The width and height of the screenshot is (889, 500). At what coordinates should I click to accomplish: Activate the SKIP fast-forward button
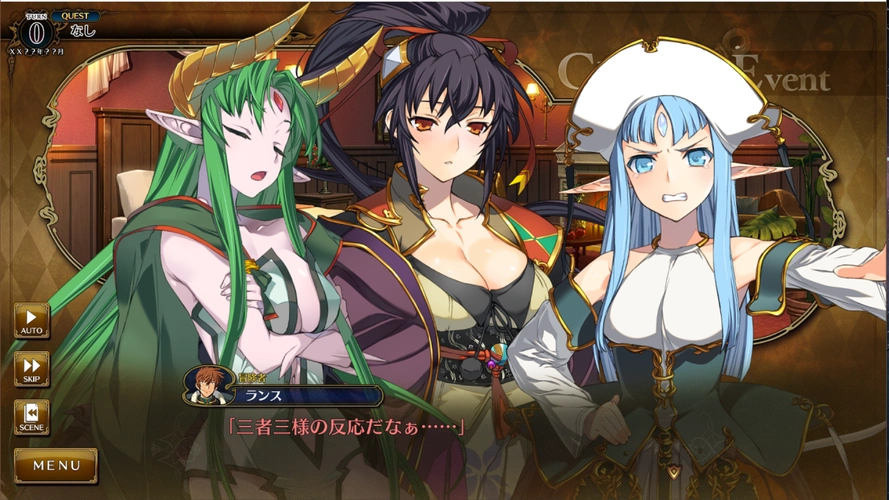pyautogui.click(x=31, y=368)
